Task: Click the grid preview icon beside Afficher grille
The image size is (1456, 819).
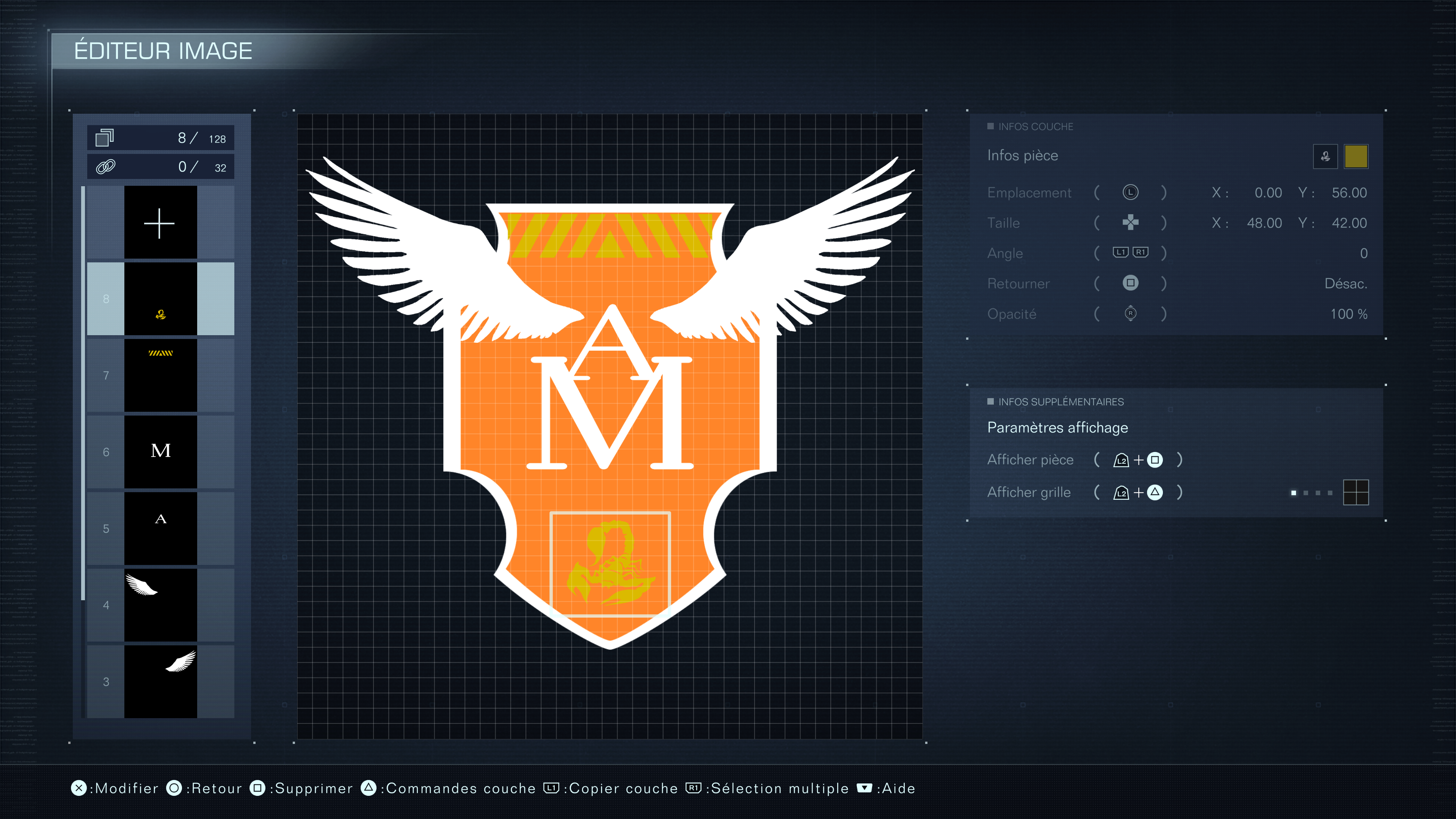Action: [x=1356, y=492]
